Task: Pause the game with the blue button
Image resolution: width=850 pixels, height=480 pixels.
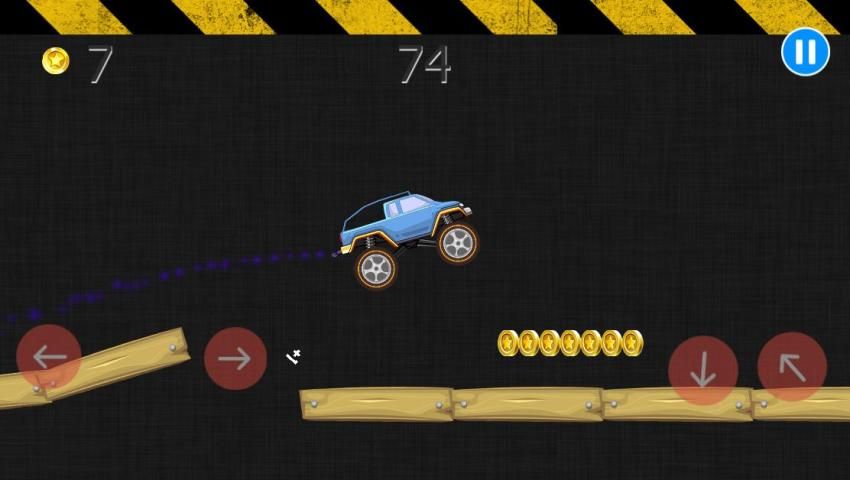Action: point(805,51)
